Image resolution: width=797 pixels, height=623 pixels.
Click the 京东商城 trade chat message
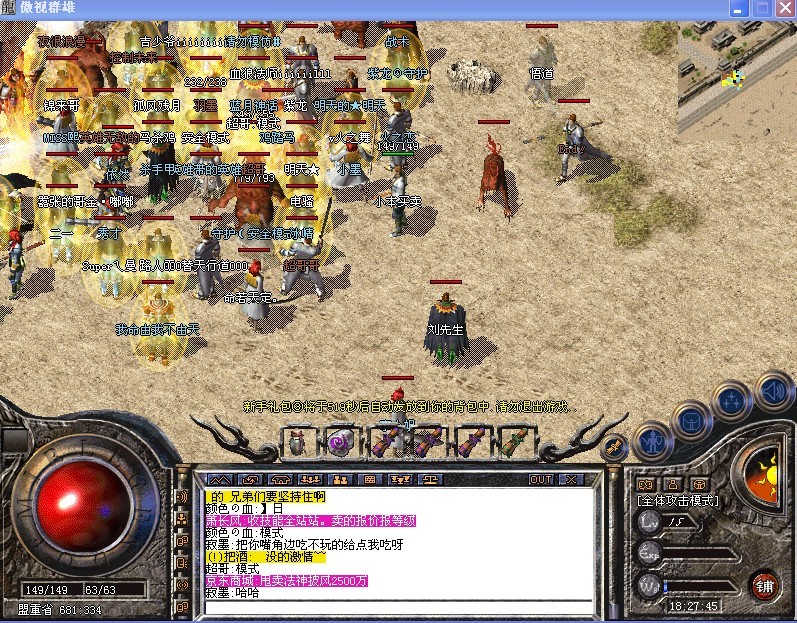tap(287, 581)
